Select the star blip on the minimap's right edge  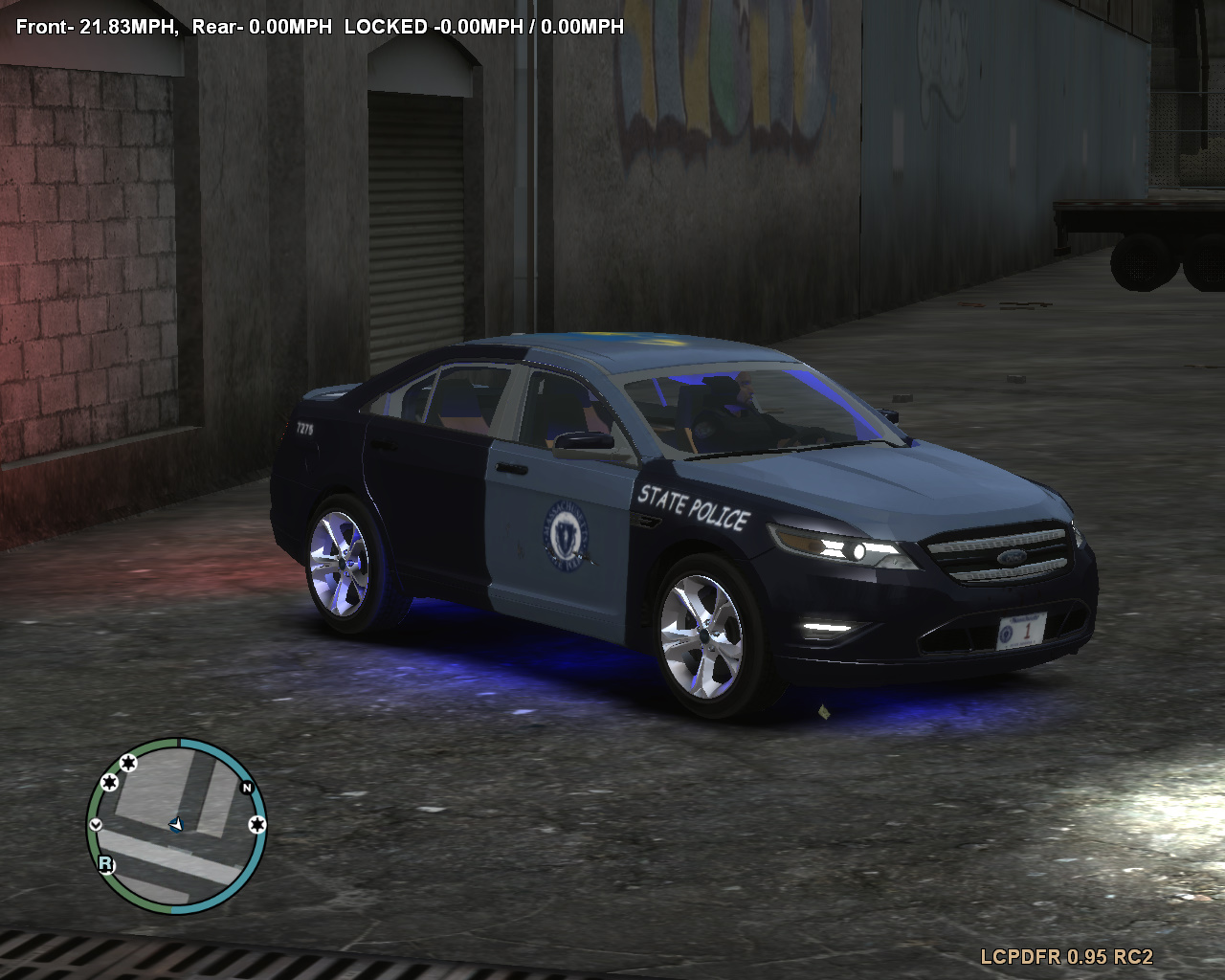pos(257,825)
